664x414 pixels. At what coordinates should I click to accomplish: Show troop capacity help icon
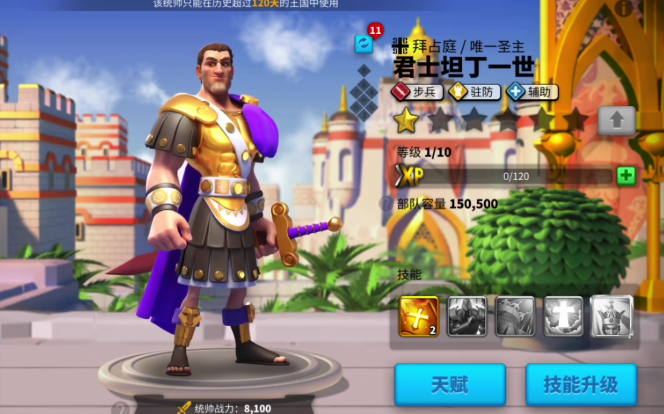(386, 204)
